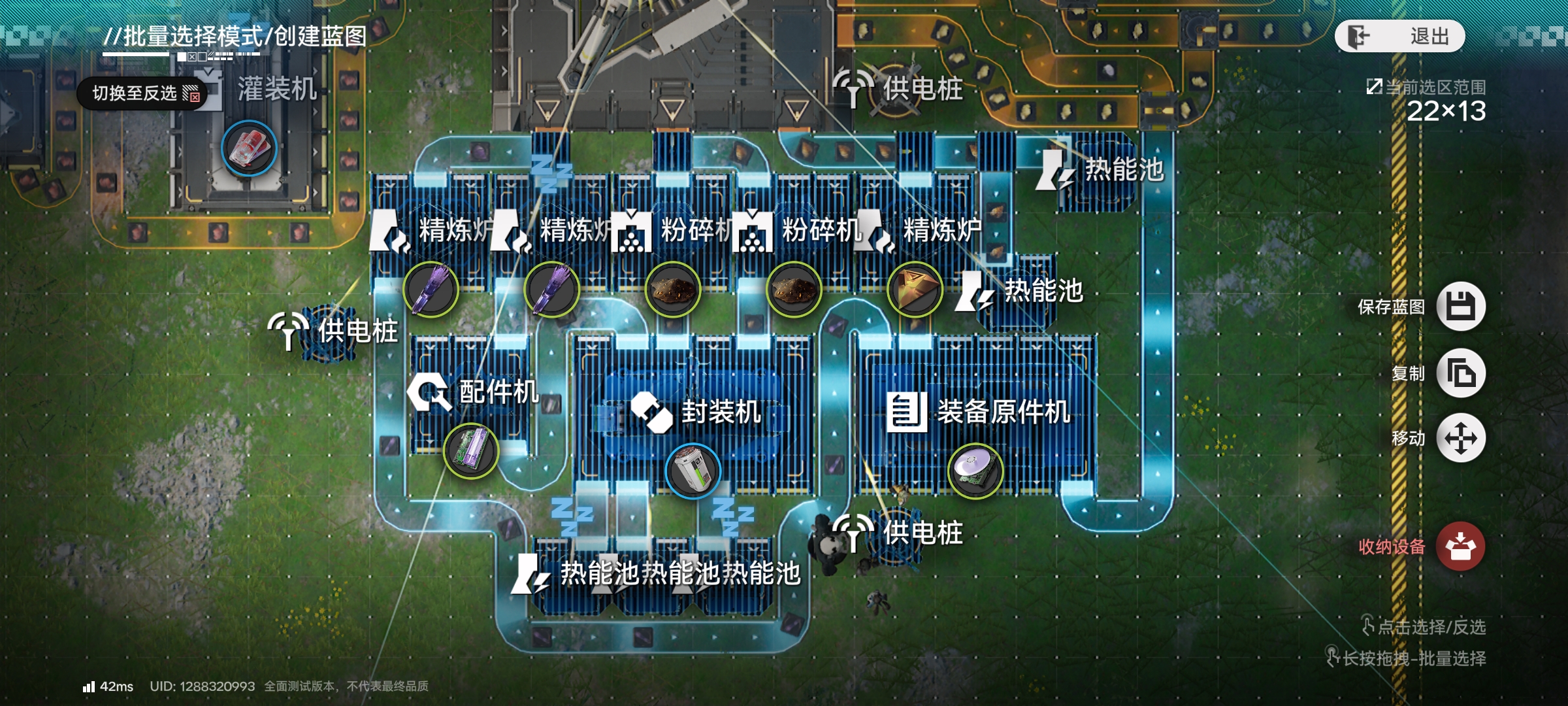
Task: Save the blueprint with 保存蓝图
Action: click(x=1461, y=307)
